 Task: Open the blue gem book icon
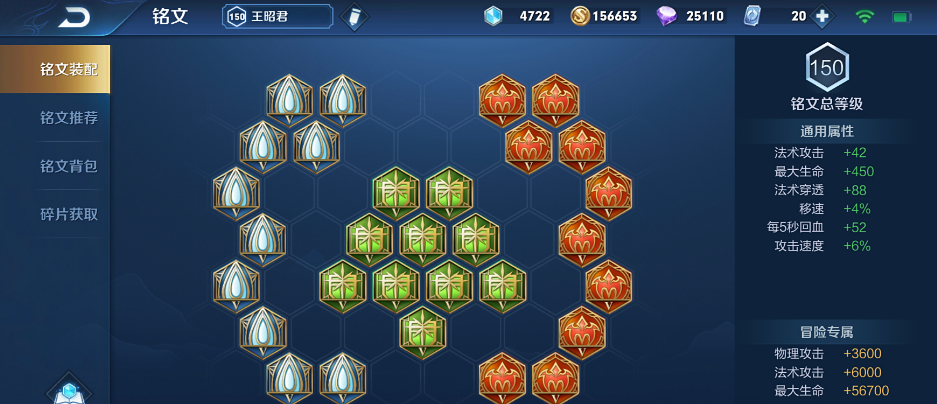pos(68,391)
